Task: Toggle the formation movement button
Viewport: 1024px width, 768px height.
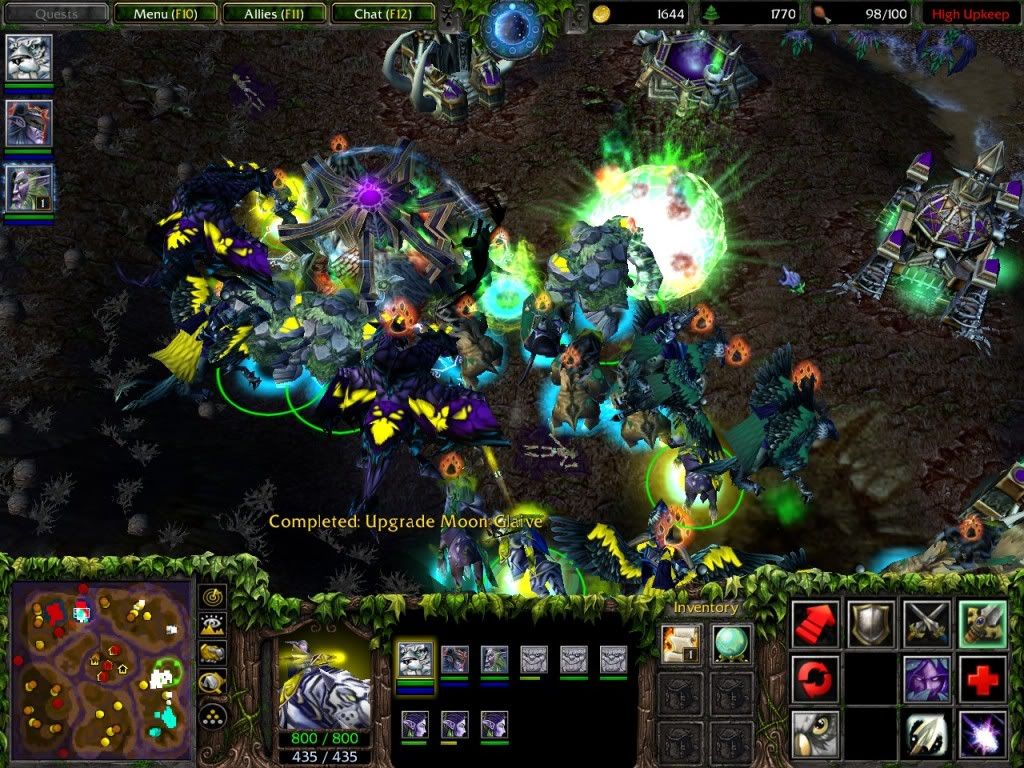Action: pos(211,716)
